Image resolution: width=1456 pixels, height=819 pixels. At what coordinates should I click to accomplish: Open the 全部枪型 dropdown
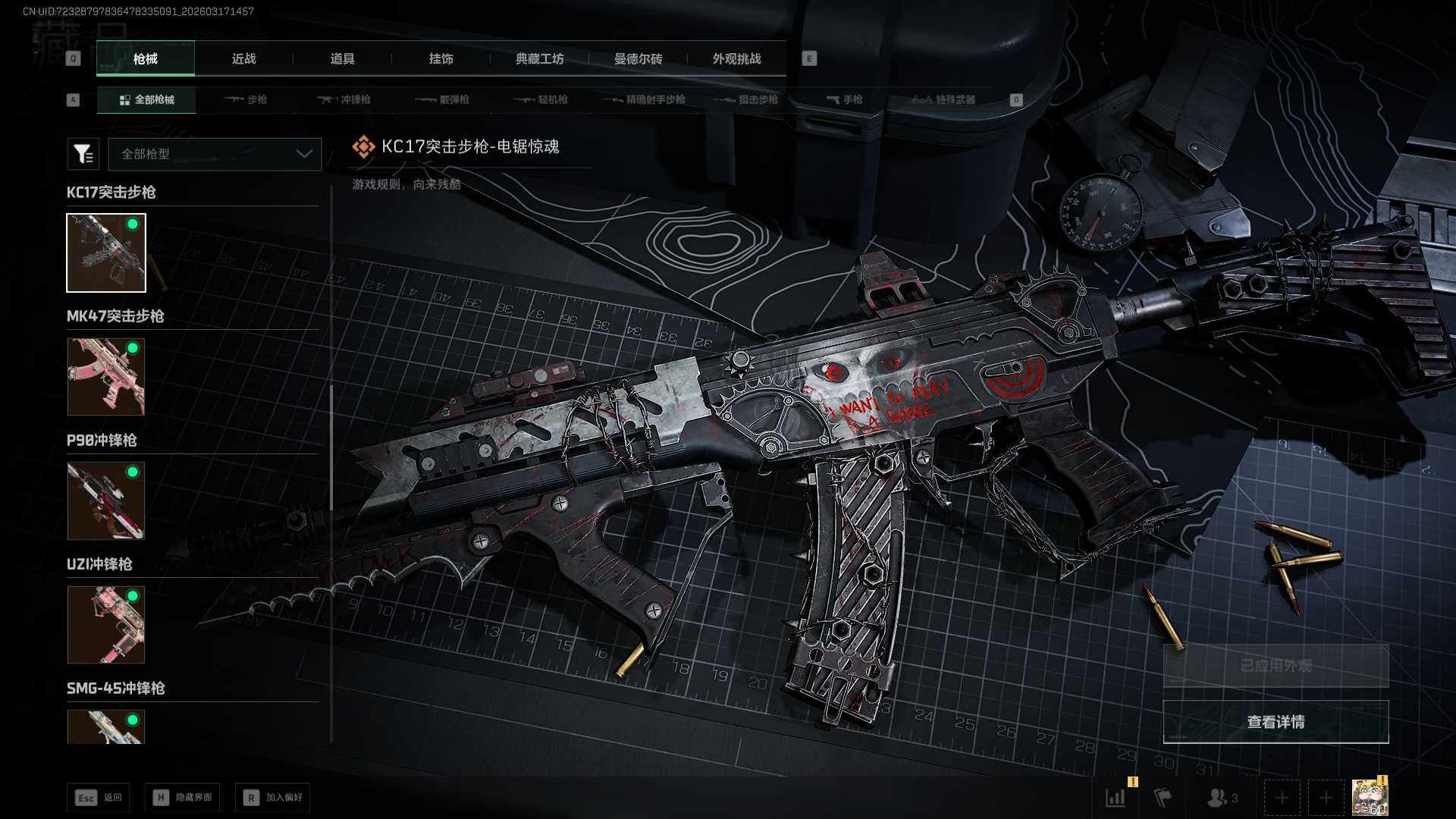pos(215,154)
